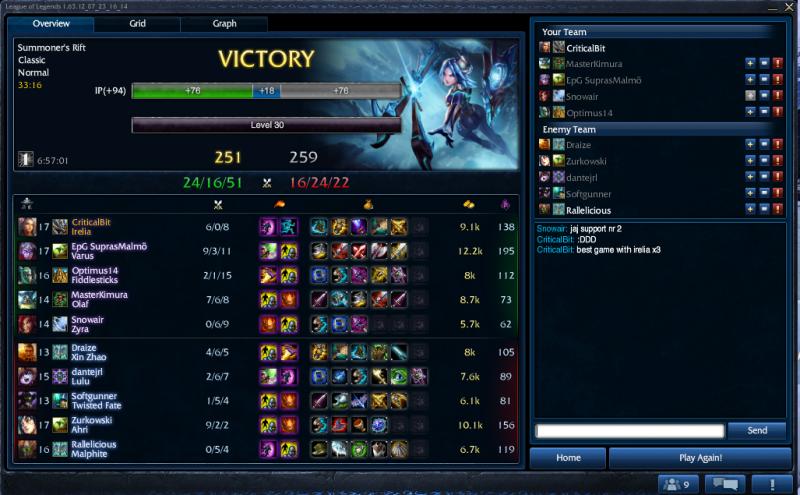Choose Softgunner in the Enemy Team list
Viewport: 800px width, 495px height.
[590, 193]
